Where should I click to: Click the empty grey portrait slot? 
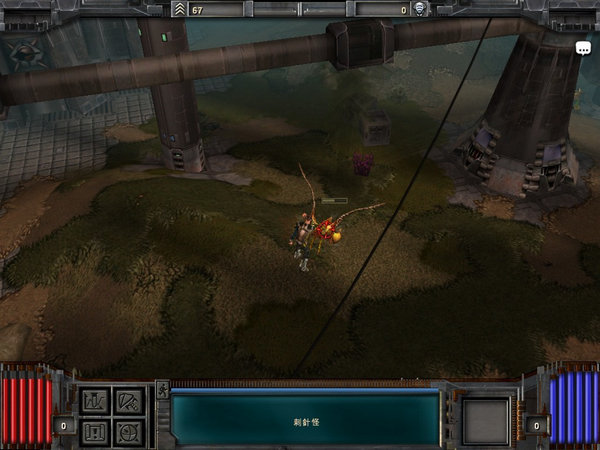[485, 418]
